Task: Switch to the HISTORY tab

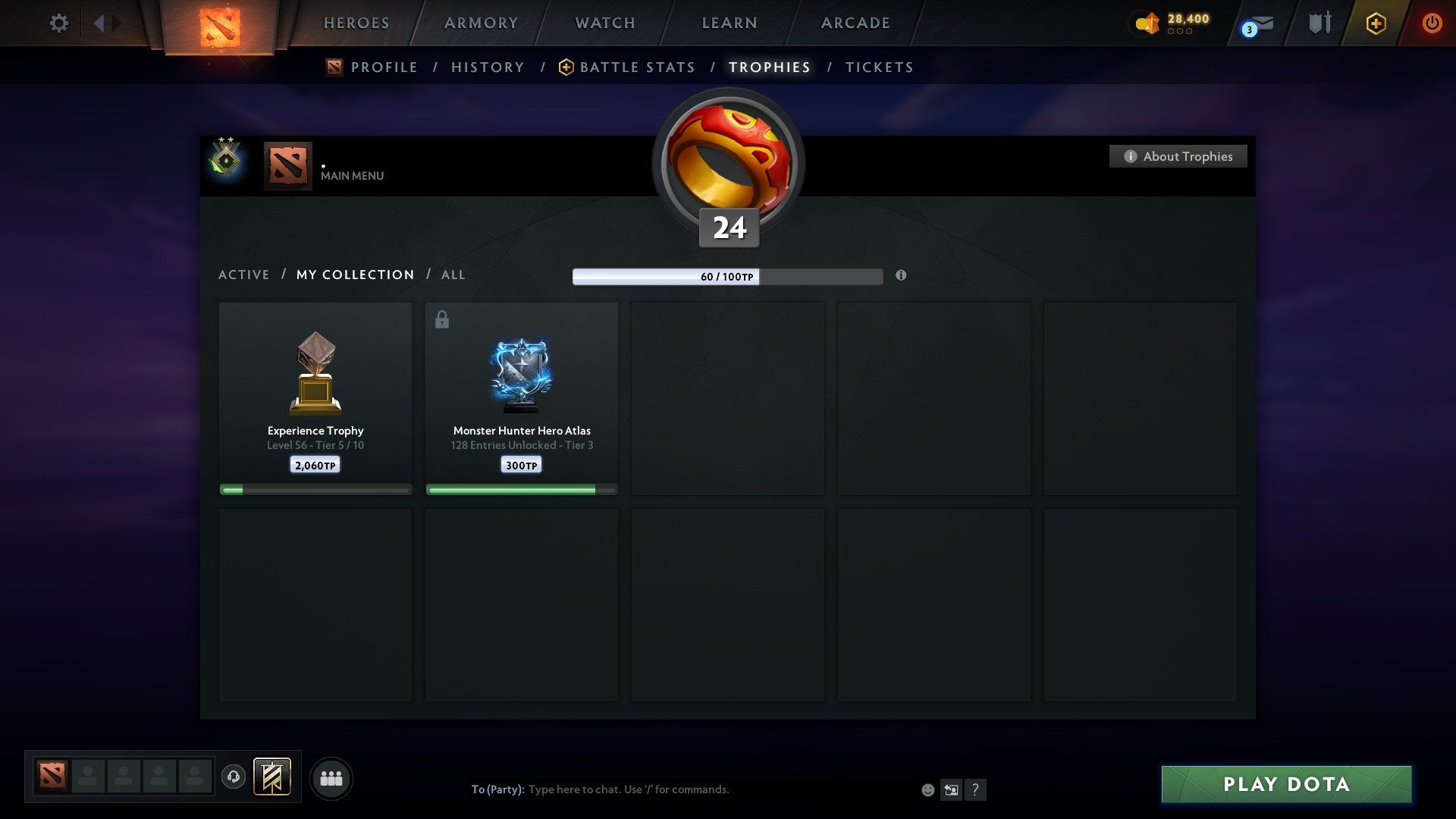Action: 487,67
